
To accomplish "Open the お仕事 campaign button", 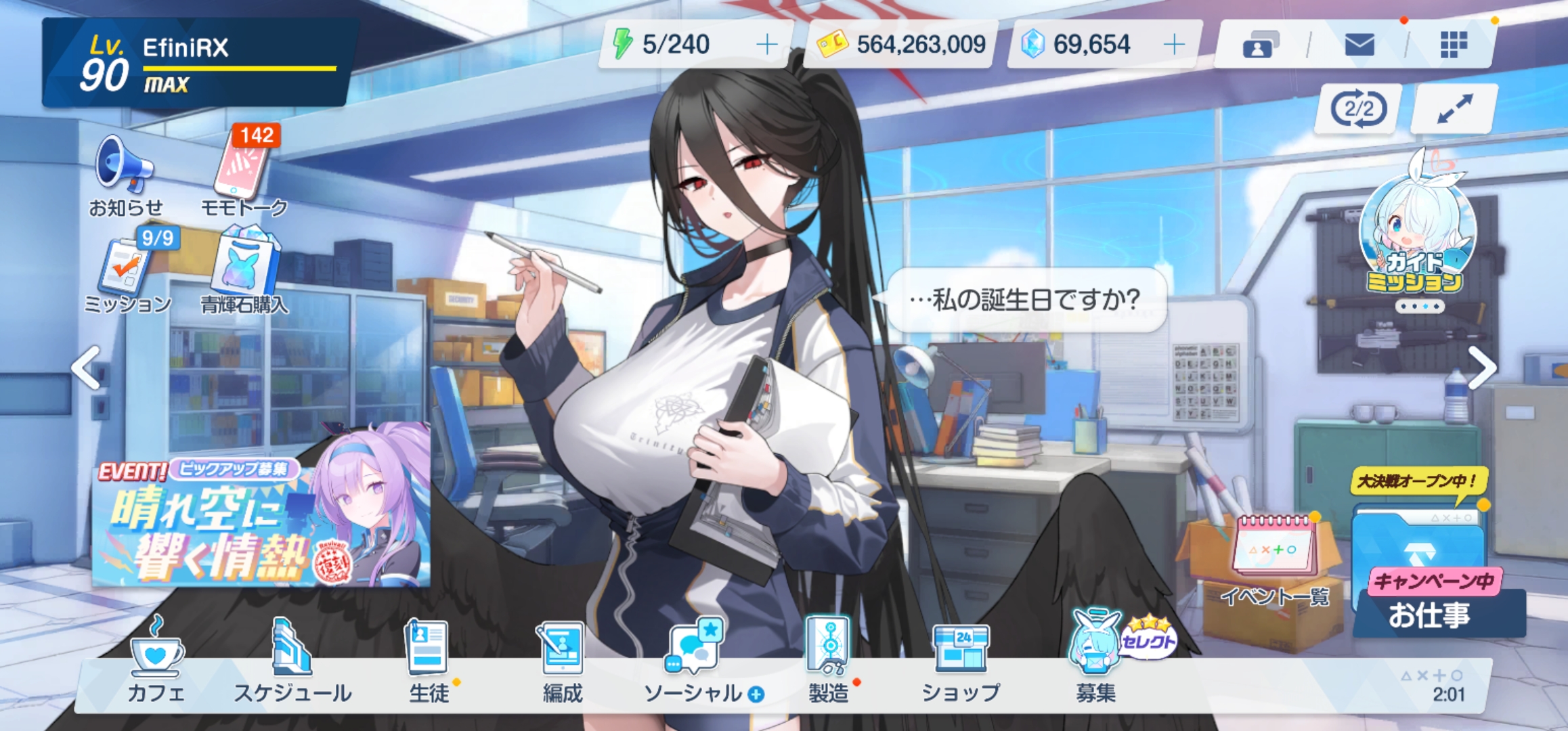I will [x=1429, y=596].
